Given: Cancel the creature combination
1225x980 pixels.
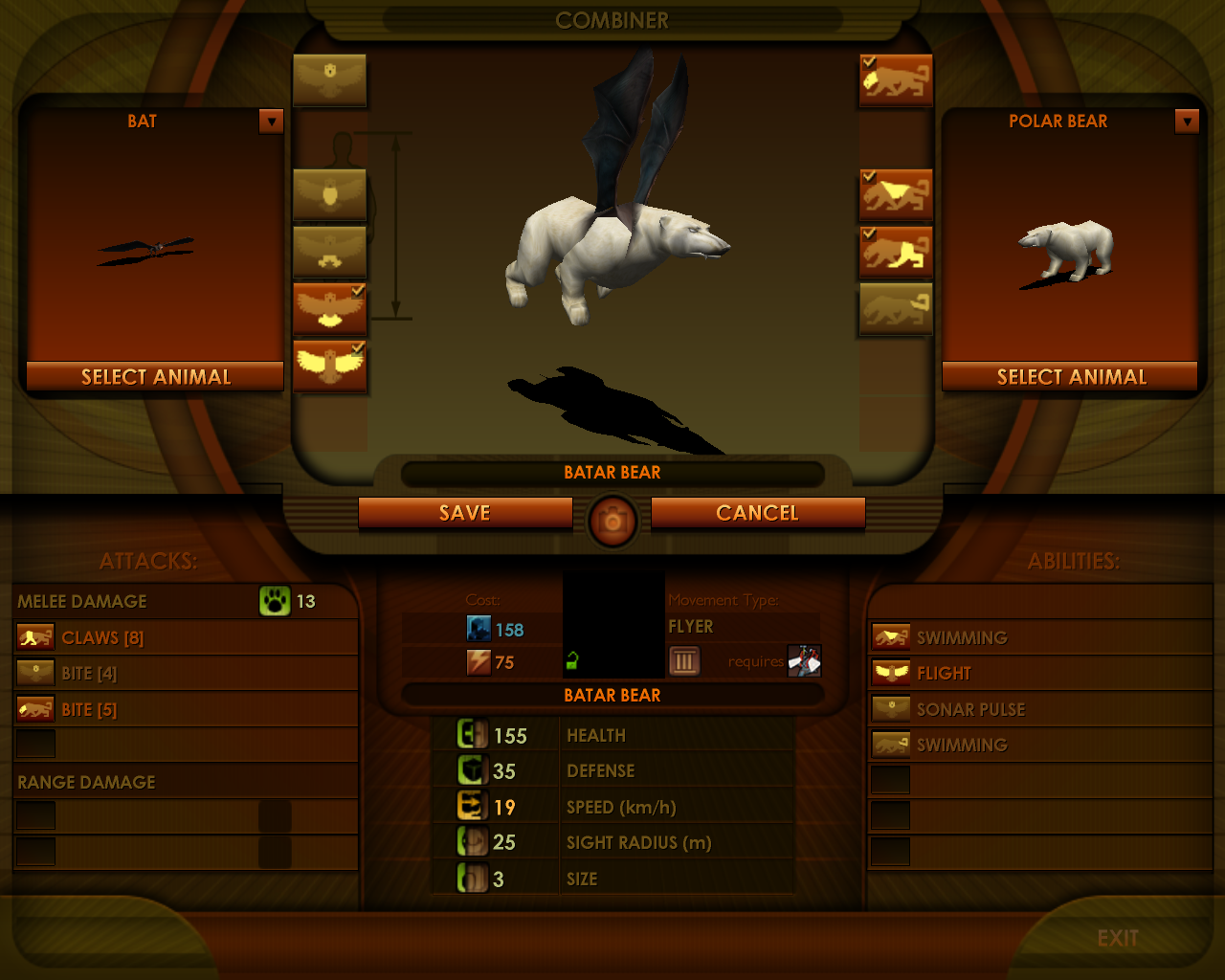Looking at the screenshot, I should [757, 513].
